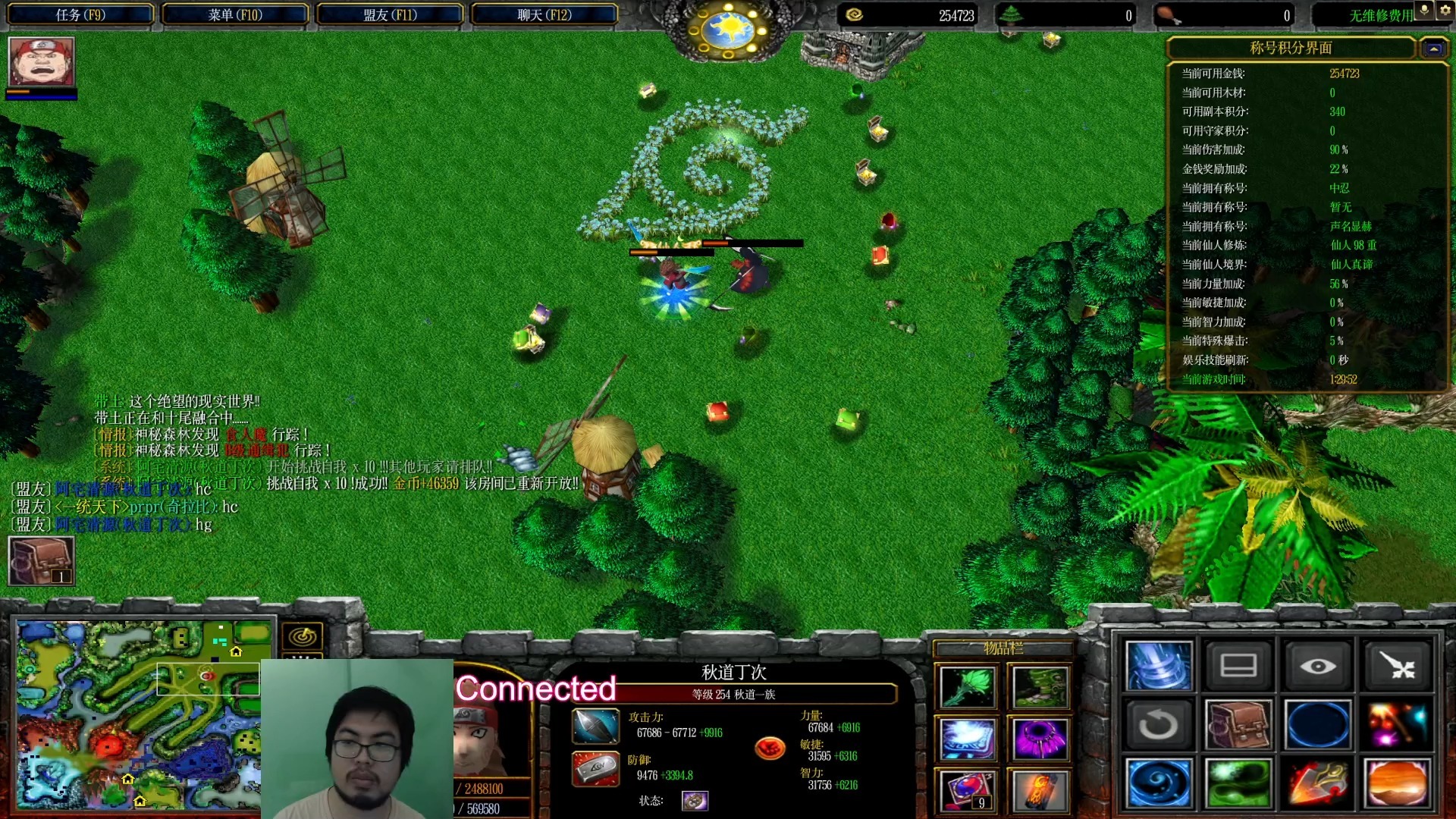Open the leather backpack ability

tap(1238, 725)
